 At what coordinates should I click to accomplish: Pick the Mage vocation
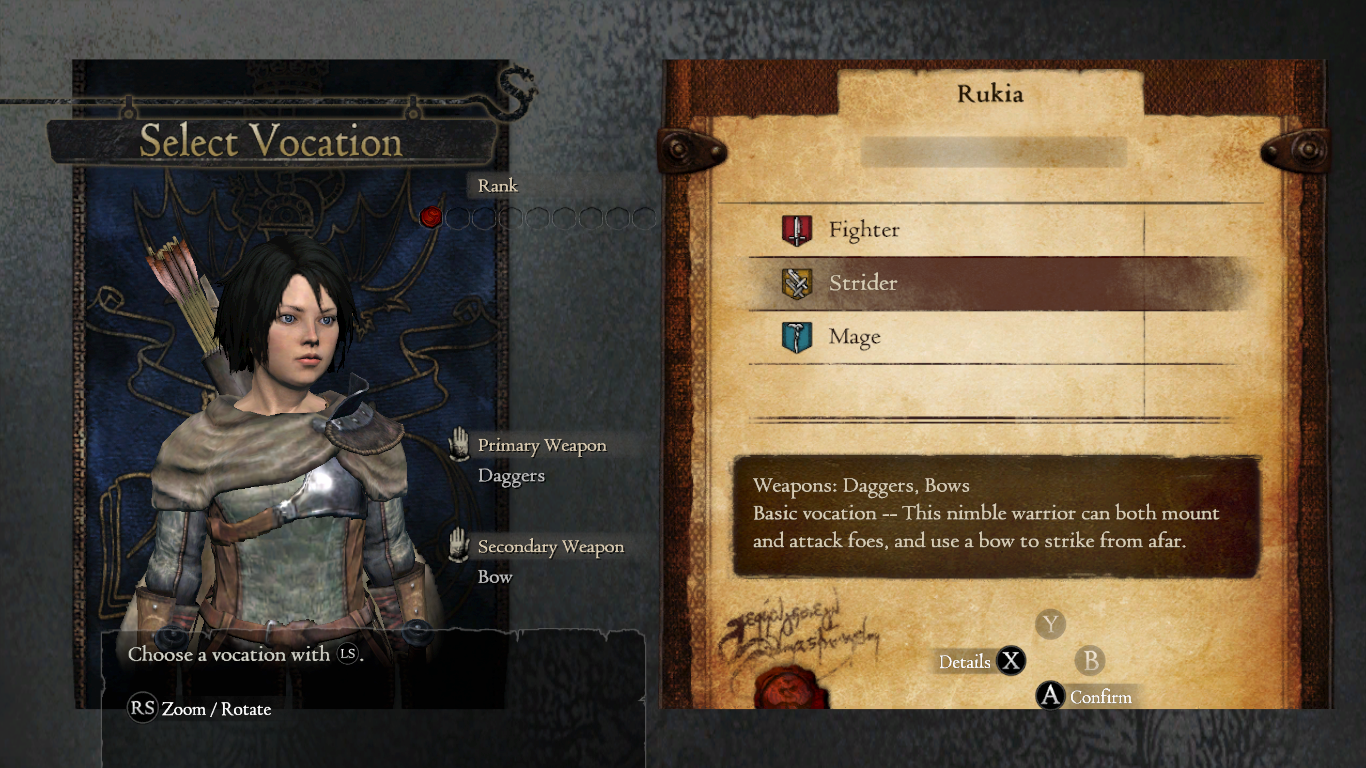tap(854, 338)
